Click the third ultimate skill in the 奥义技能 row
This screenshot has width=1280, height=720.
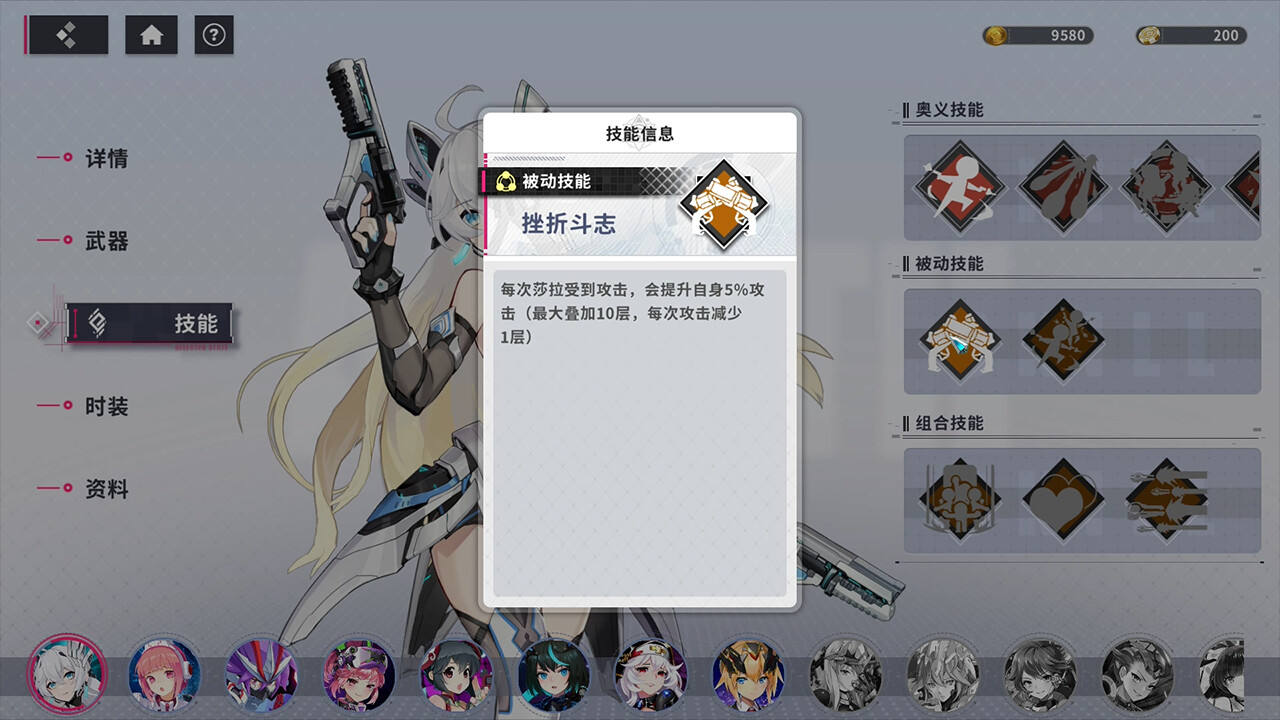1167,187
